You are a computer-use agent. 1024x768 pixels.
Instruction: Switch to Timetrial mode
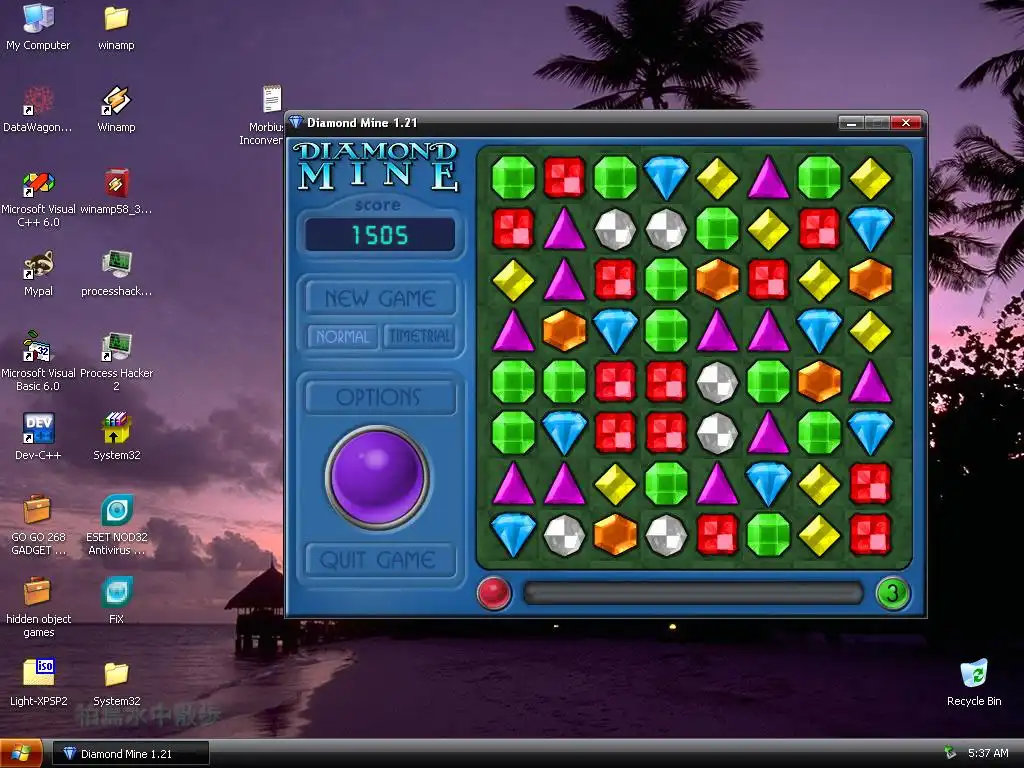pos(420,337)
